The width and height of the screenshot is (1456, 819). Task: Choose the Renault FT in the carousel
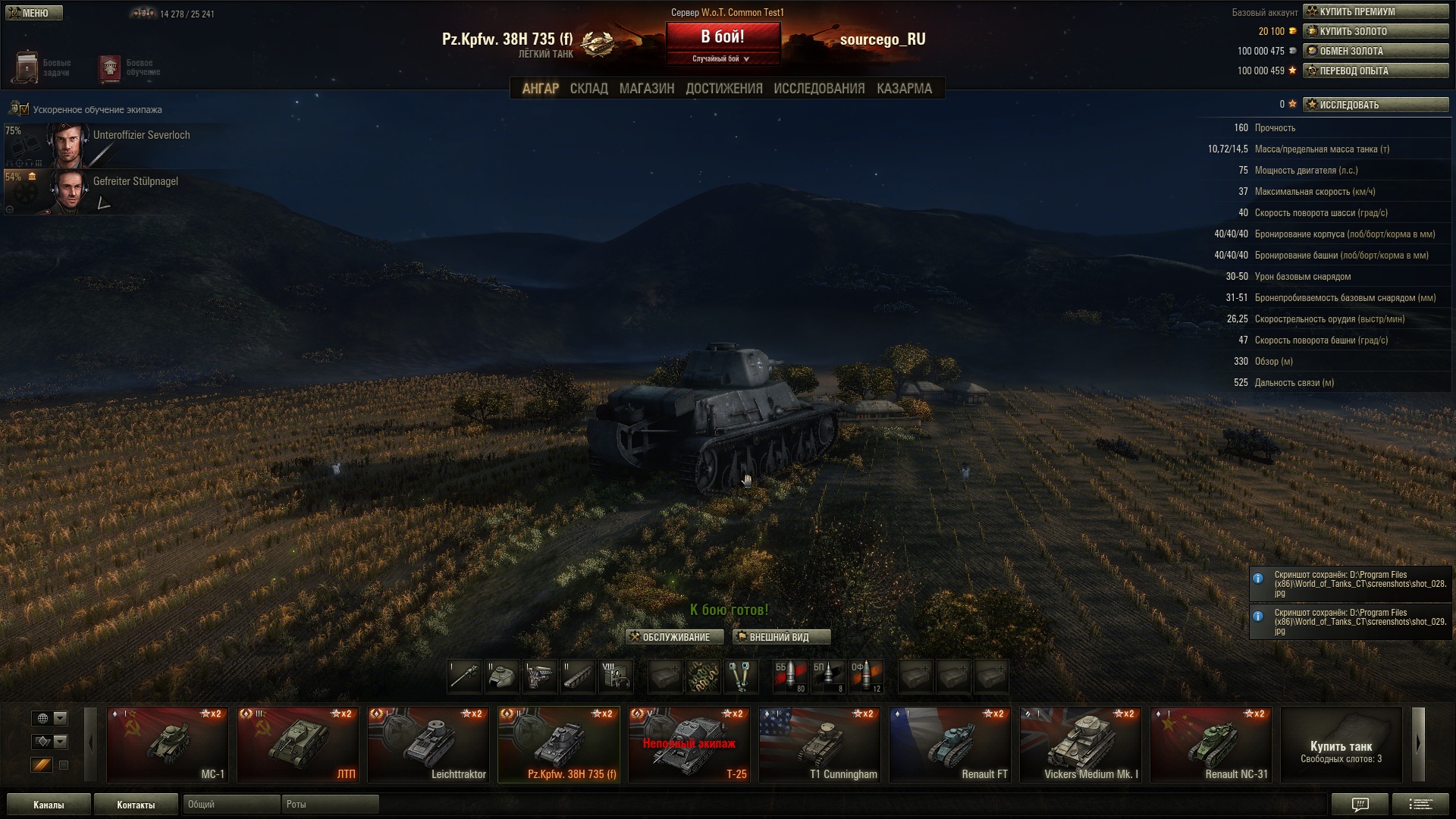[950, 744]
